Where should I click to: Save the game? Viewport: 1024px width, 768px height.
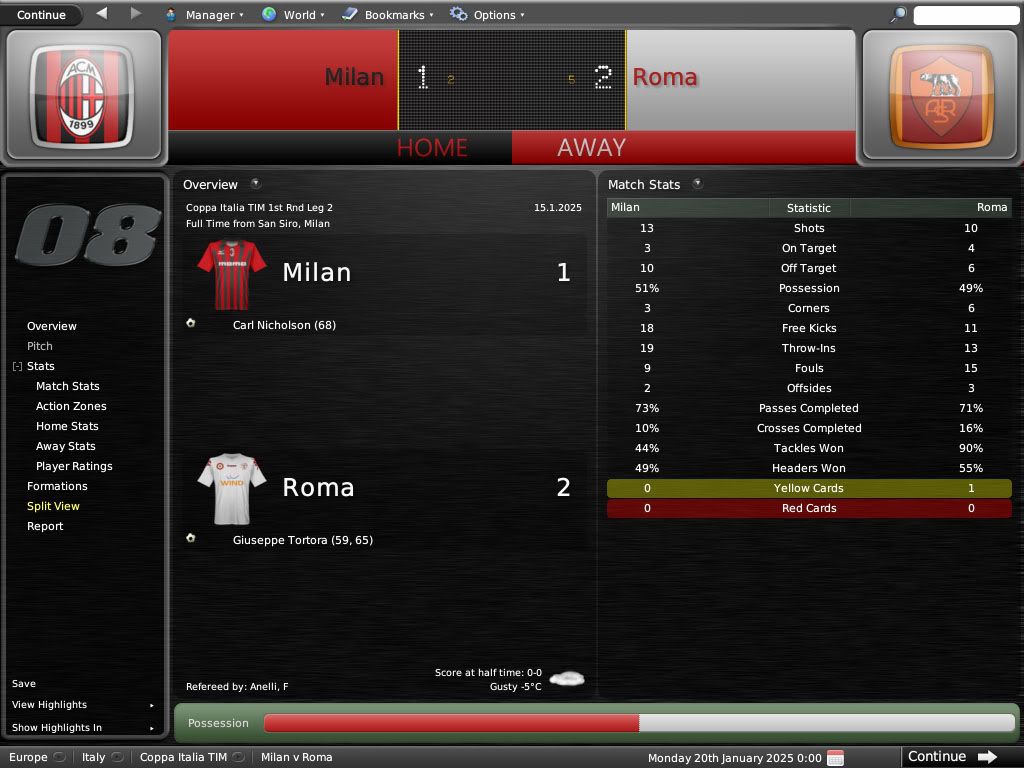point(24,684)
